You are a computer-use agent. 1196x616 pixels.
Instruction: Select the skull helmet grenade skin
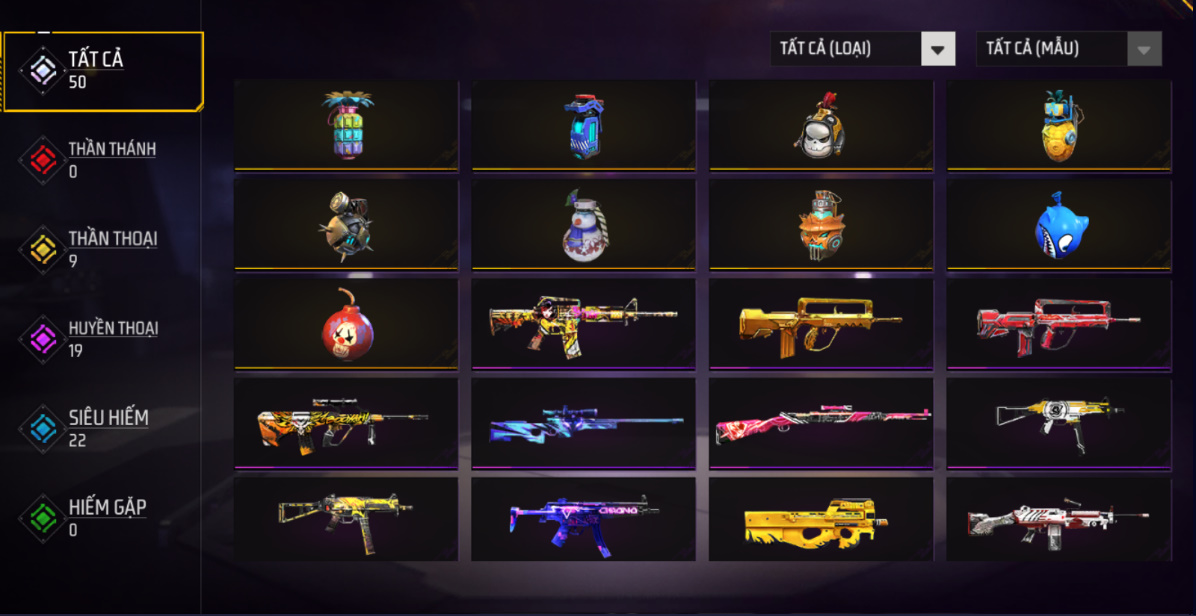point(821,125)
